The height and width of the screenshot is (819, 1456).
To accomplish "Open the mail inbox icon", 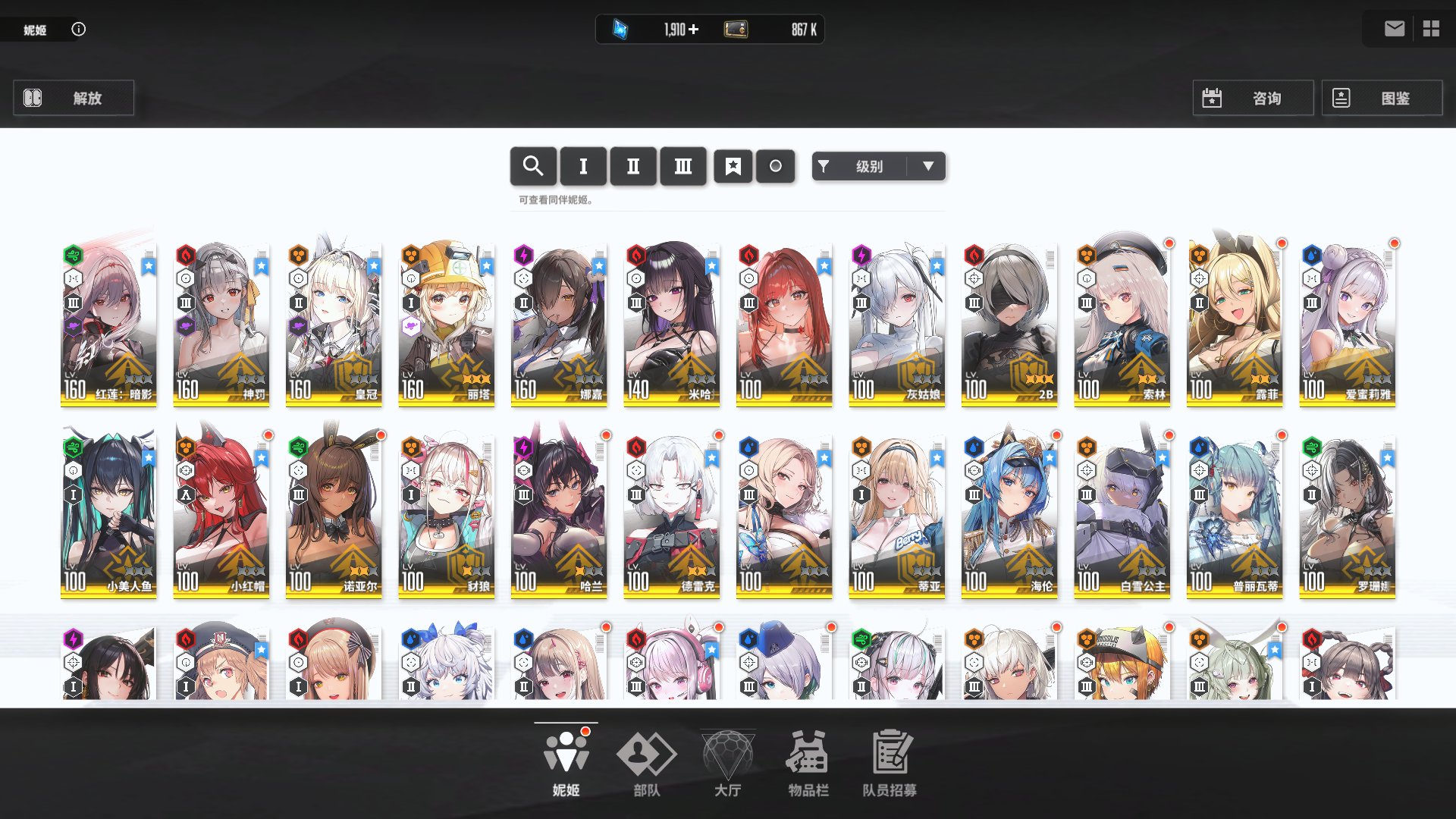I will pyautogui.click(x=1394, y=29).
